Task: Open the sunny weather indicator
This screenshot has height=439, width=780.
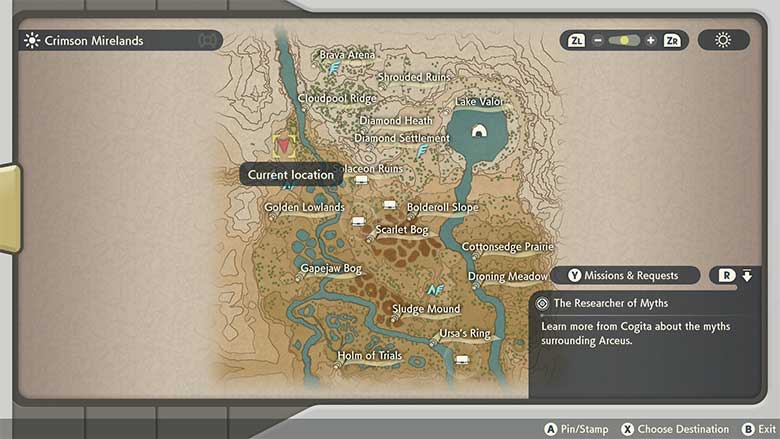Action: (723, 41)
